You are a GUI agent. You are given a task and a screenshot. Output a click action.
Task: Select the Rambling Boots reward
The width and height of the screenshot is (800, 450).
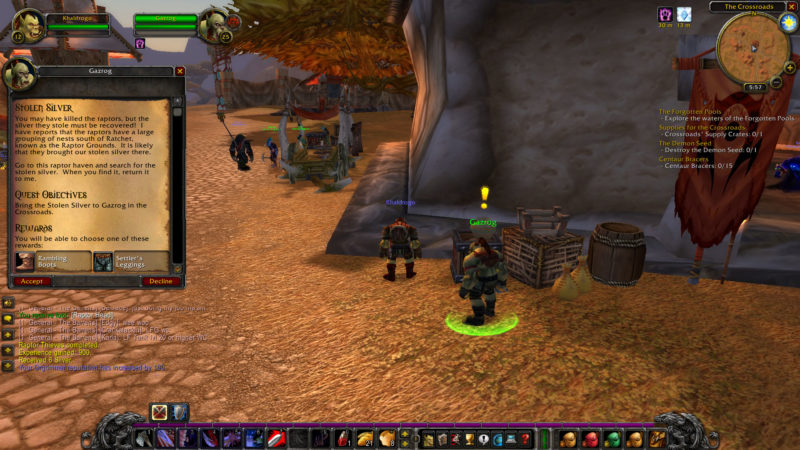pos(50,261)
